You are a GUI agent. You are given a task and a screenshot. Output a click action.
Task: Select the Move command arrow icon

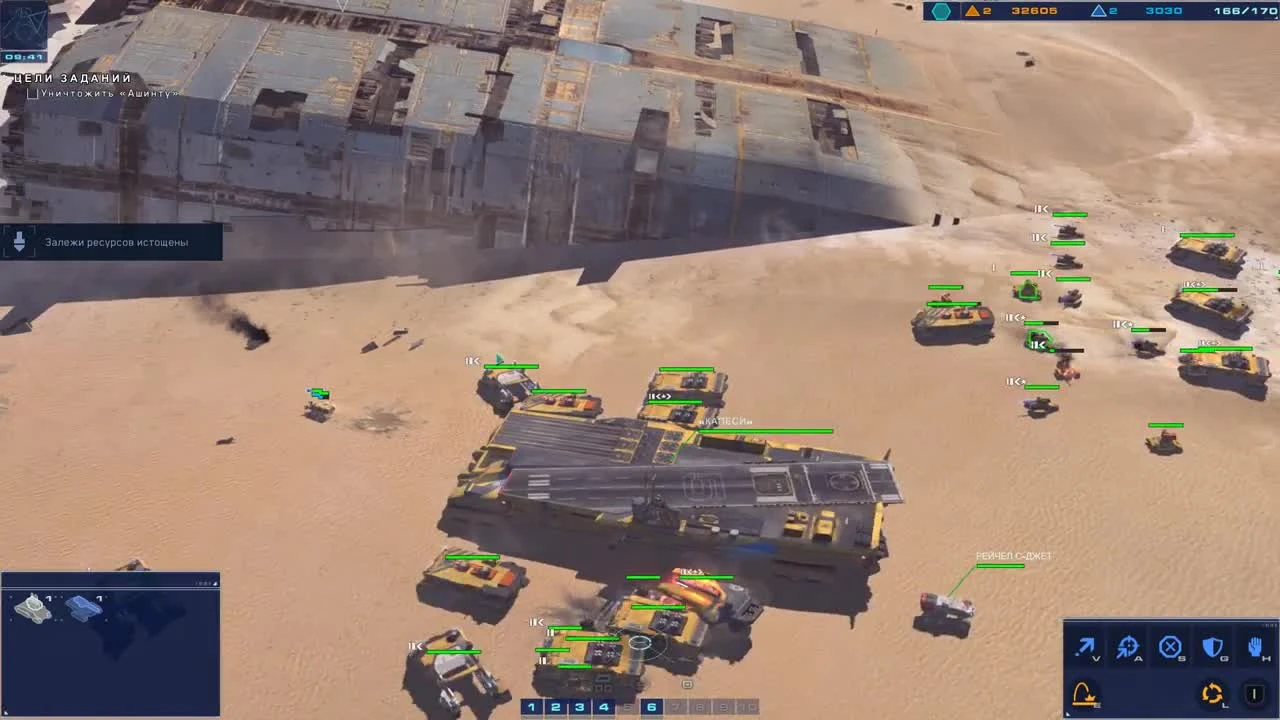[x=1085, y=646]
